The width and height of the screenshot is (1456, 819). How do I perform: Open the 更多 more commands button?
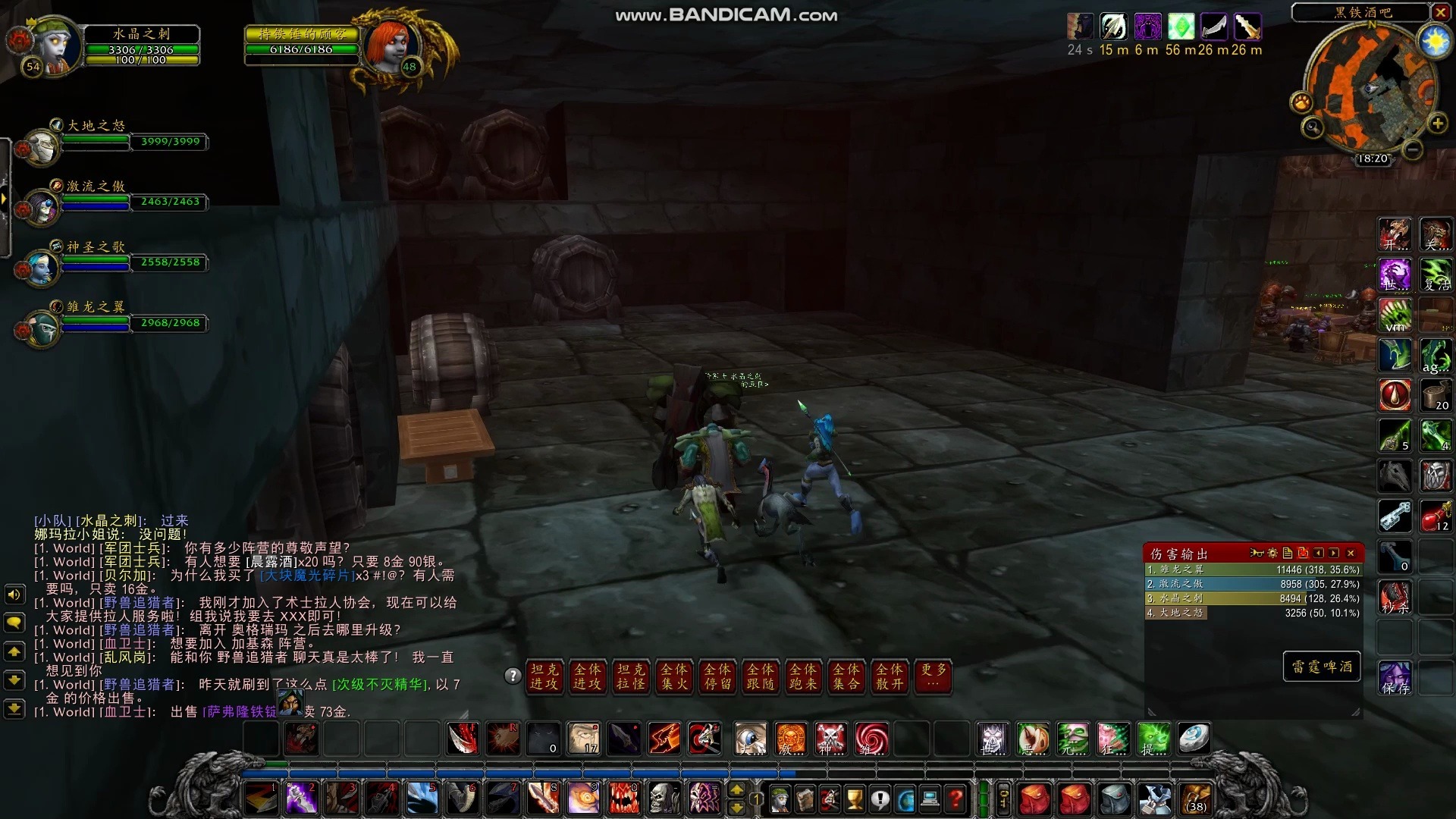[x=934, y=675]
